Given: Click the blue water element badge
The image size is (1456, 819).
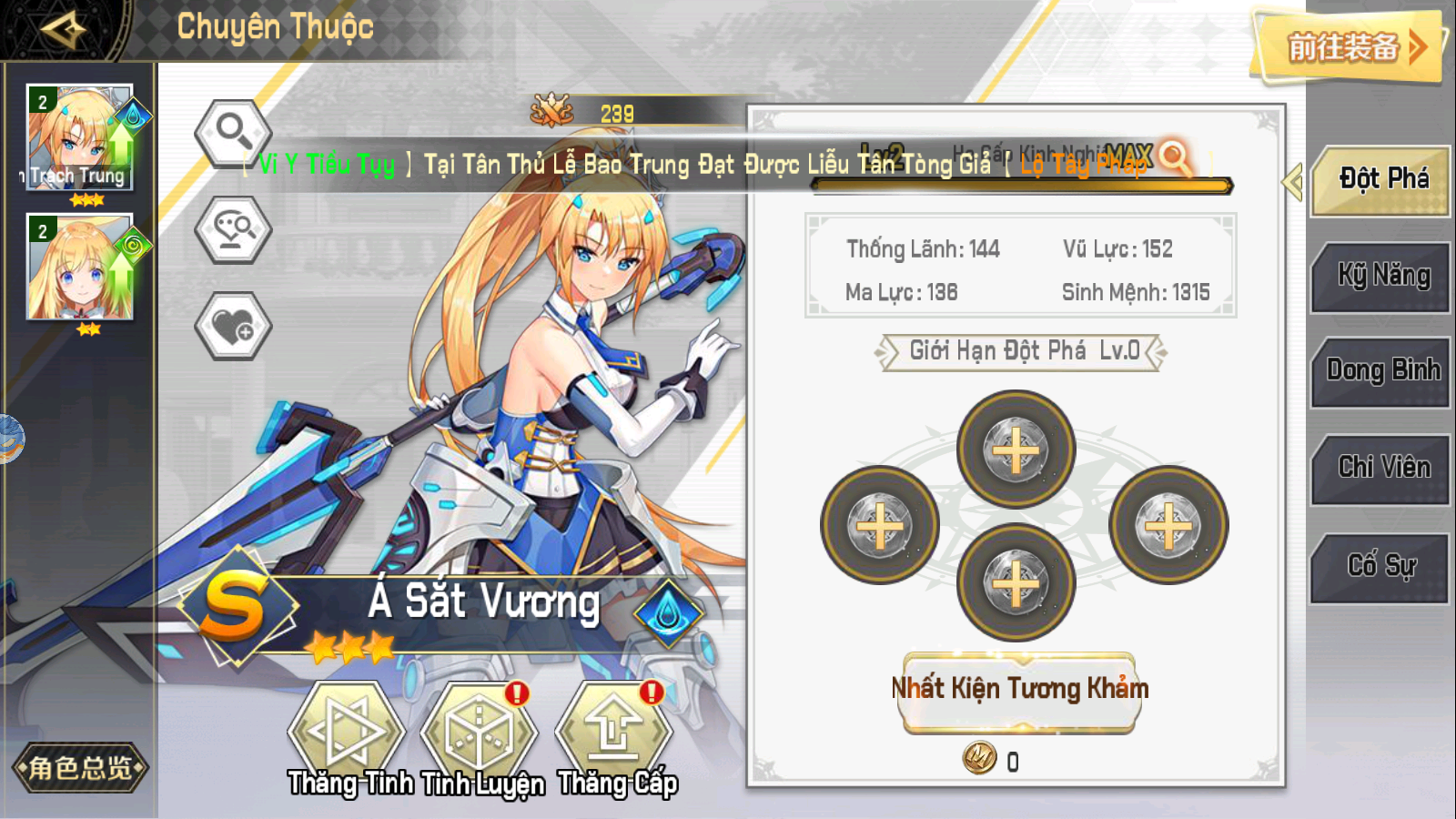Looking at the screenshot, I should coord(668,612).
